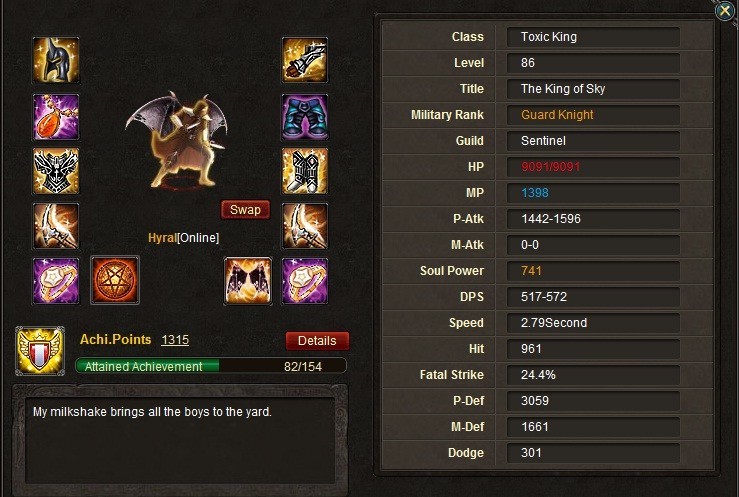
Task: Inspect the bracer armguard slot
Action: click(305, 62)
